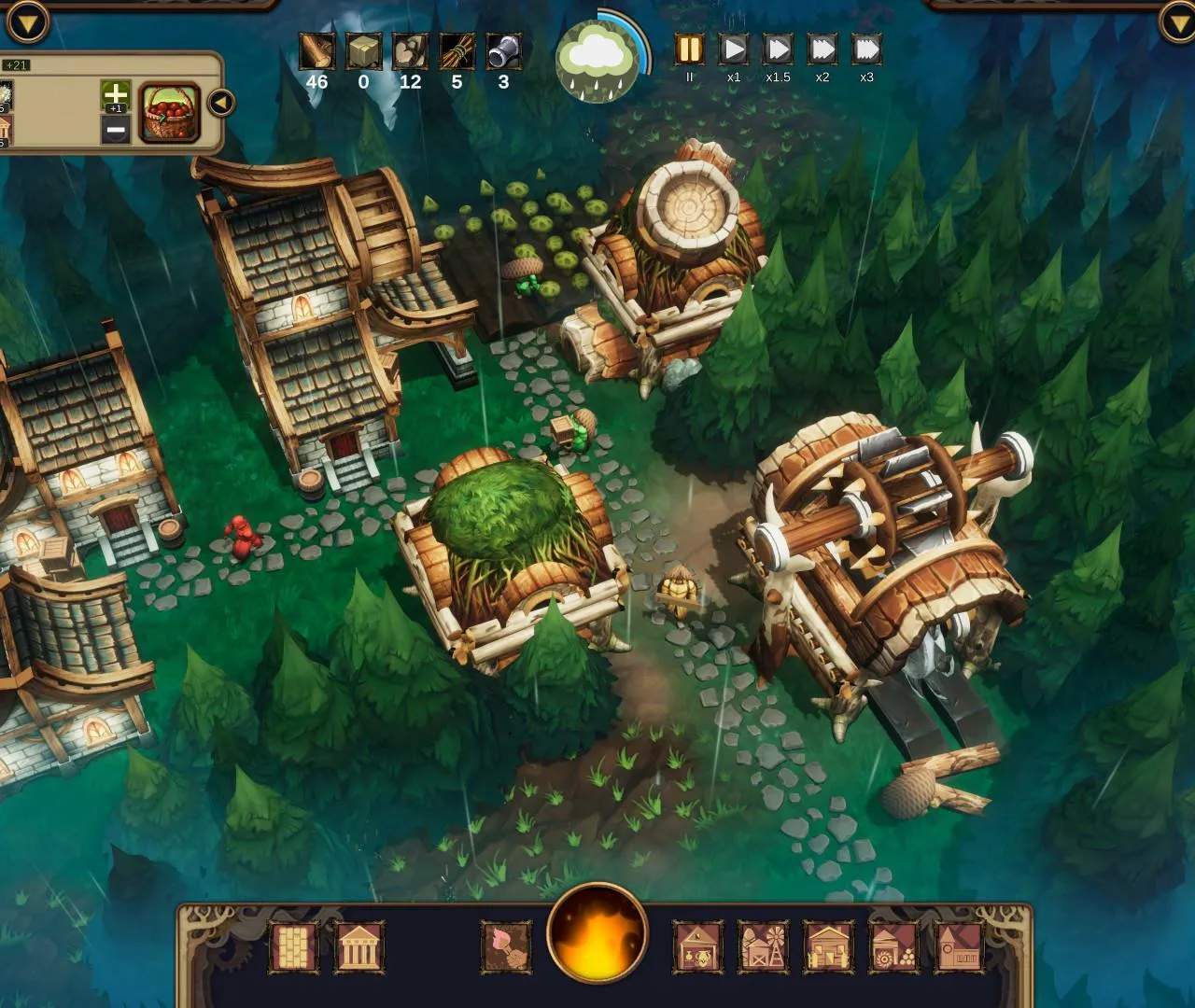The width and height of the screenshot is (1195, 1008).
Task: Click the rain cloud weather icon
Action: (597, 60)
